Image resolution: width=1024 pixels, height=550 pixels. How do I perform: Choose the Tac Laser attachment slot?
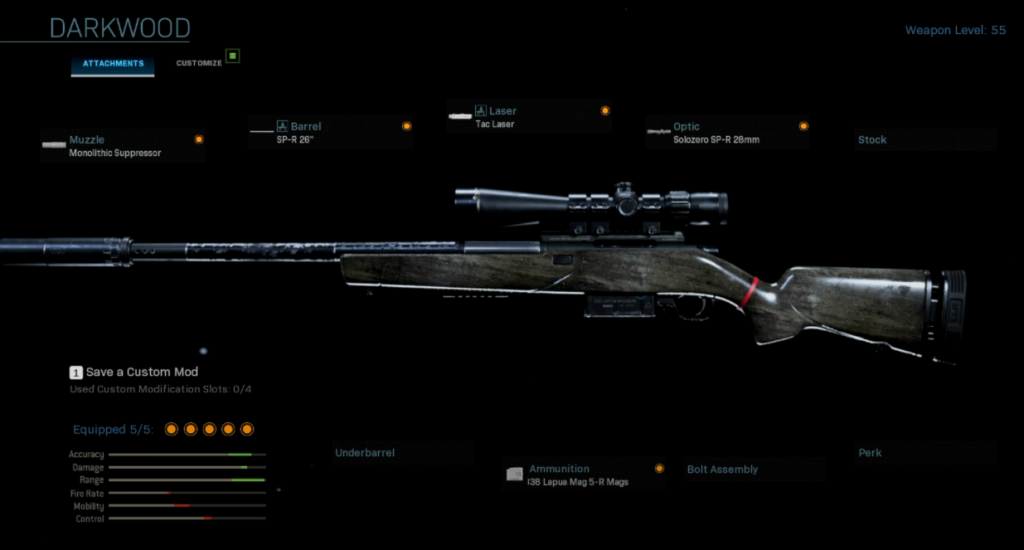click(x=528, y=117)
